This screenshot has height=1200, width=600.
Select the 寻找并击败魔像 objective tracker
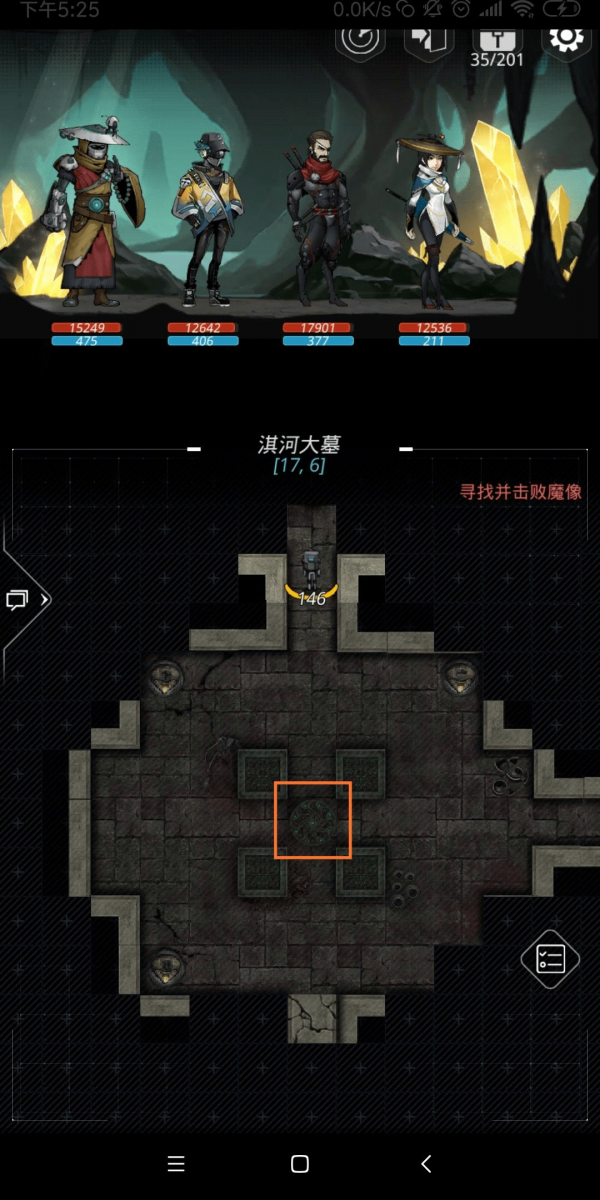pyautogui.click(x=520, y=492)
